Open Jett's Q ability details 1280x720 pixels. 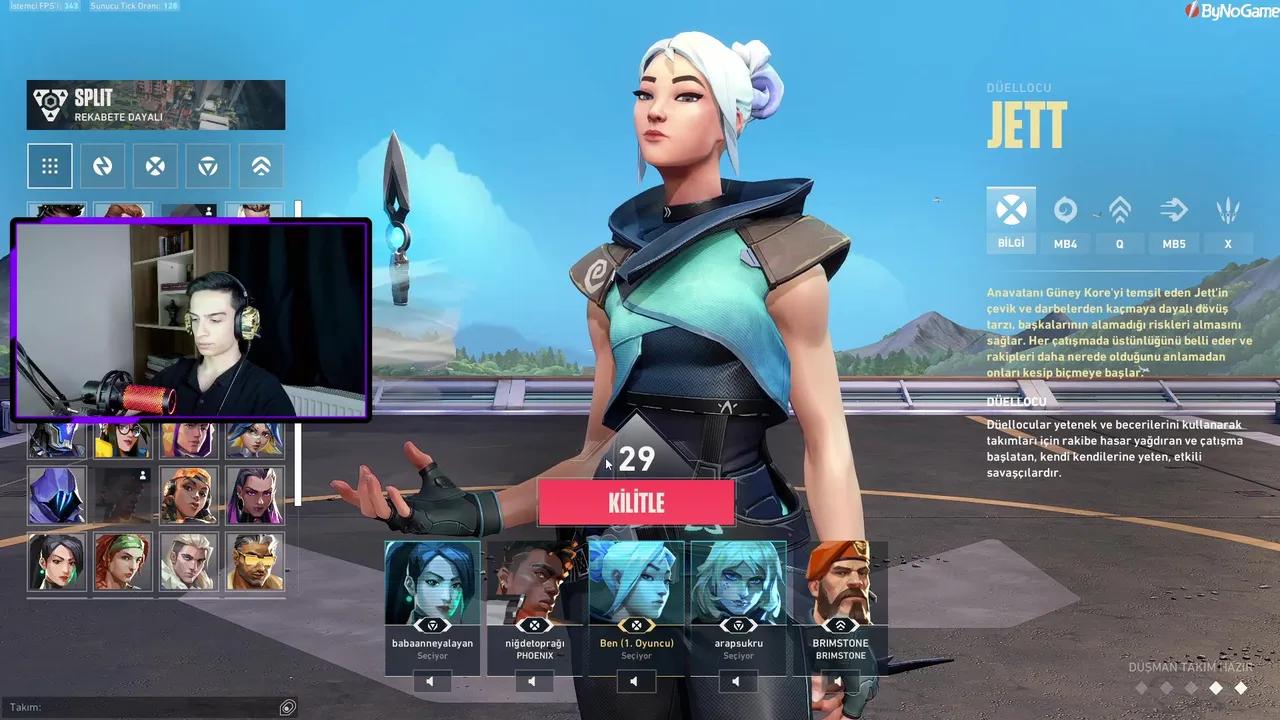[1119, 220]
